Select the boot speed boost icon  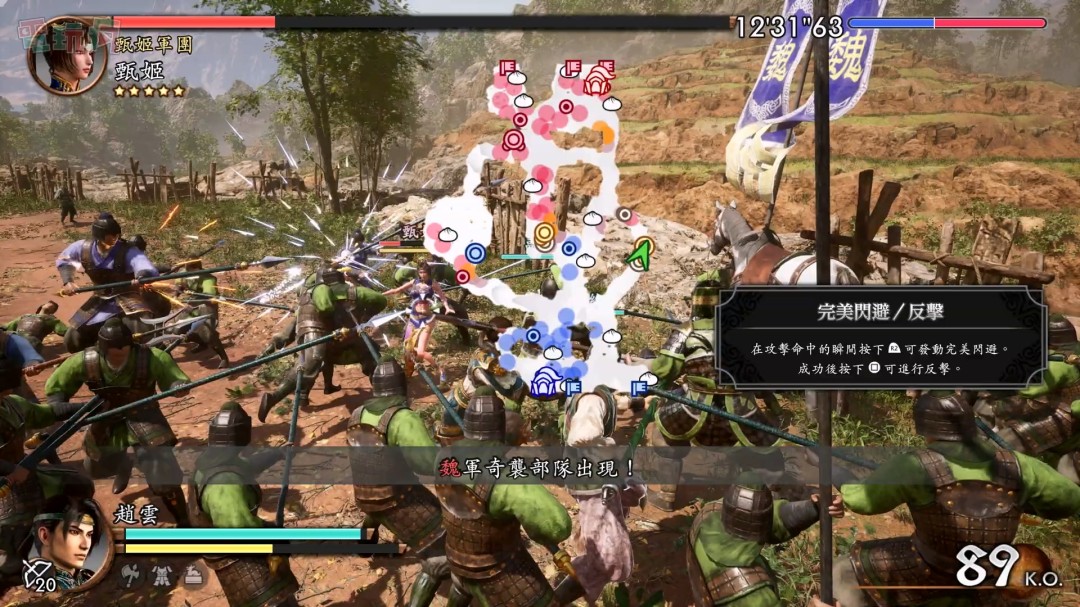(x=193, y=574)
